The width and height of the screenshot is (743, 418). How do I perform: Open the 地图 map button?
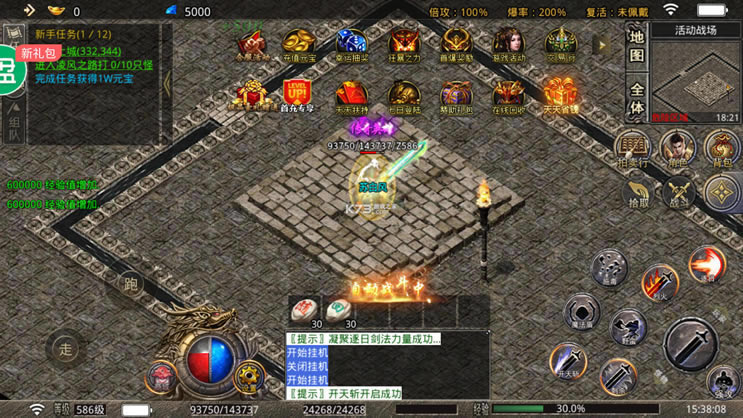pyautogui.click(x=637, y=46)
